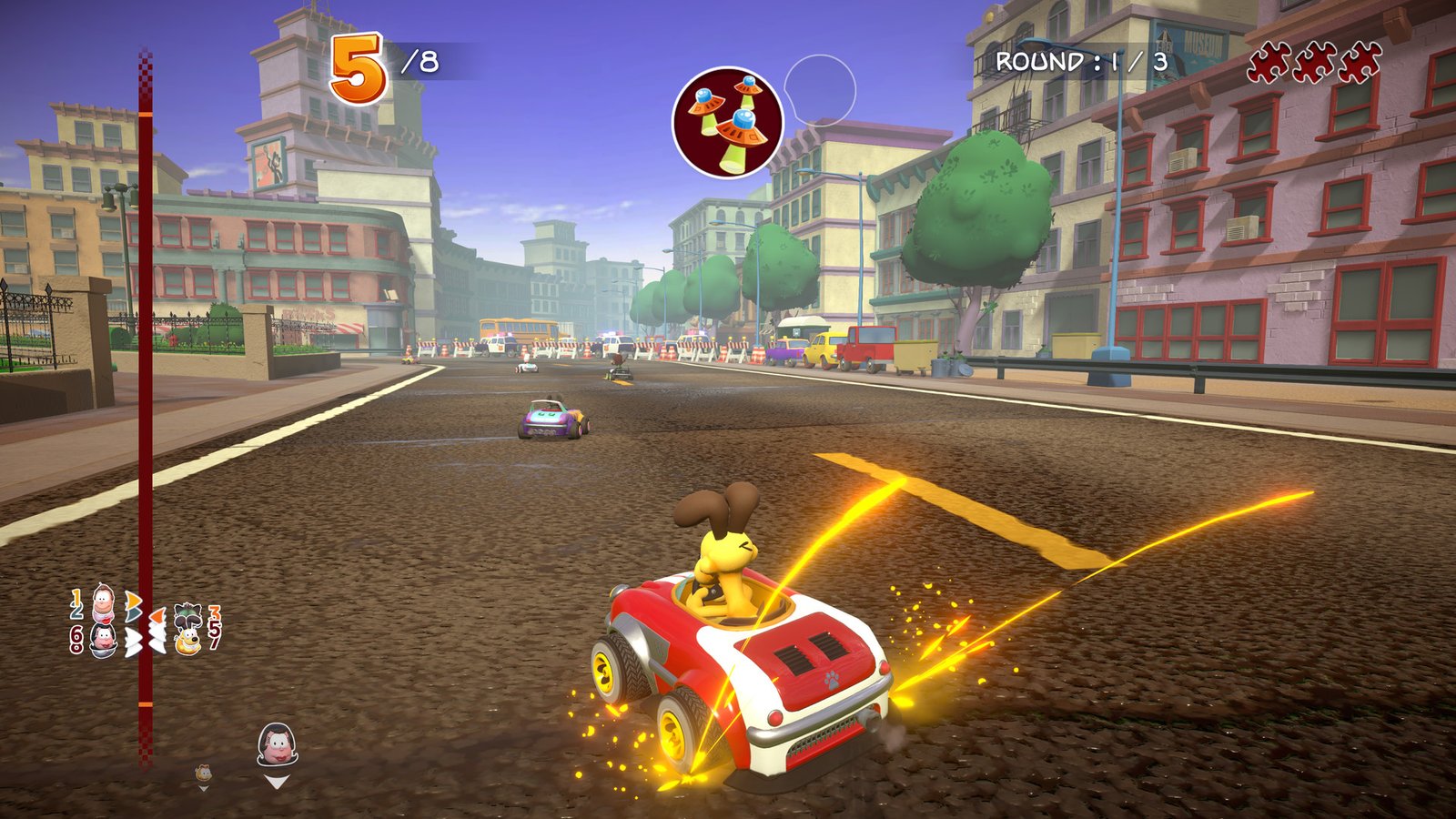Click the orange arrow next to Jon's portrait
Viewport: 1456px width, 819px height.
[x=133, y=598]
